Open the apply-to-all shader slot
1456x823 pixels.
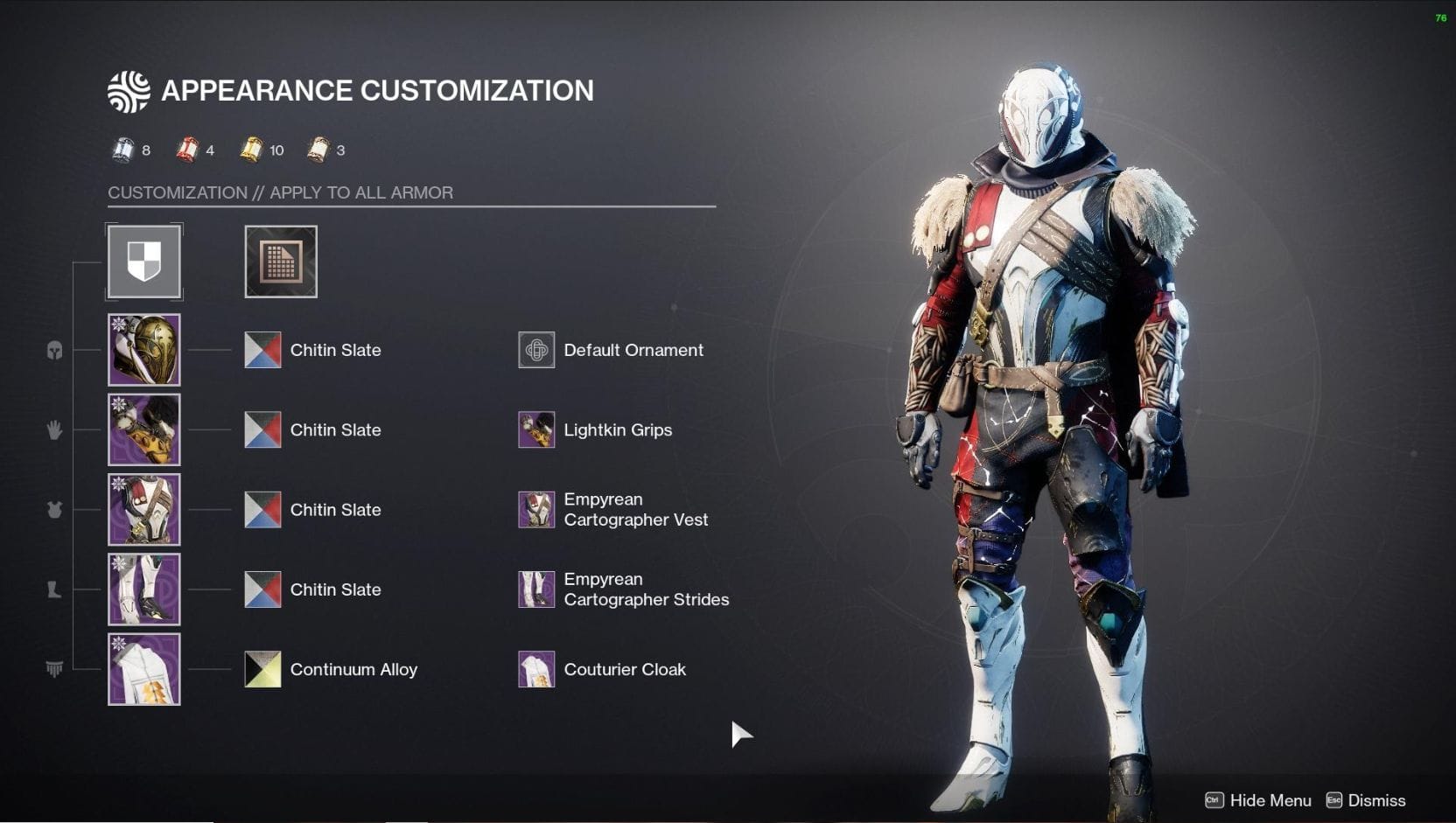(143, 261)
